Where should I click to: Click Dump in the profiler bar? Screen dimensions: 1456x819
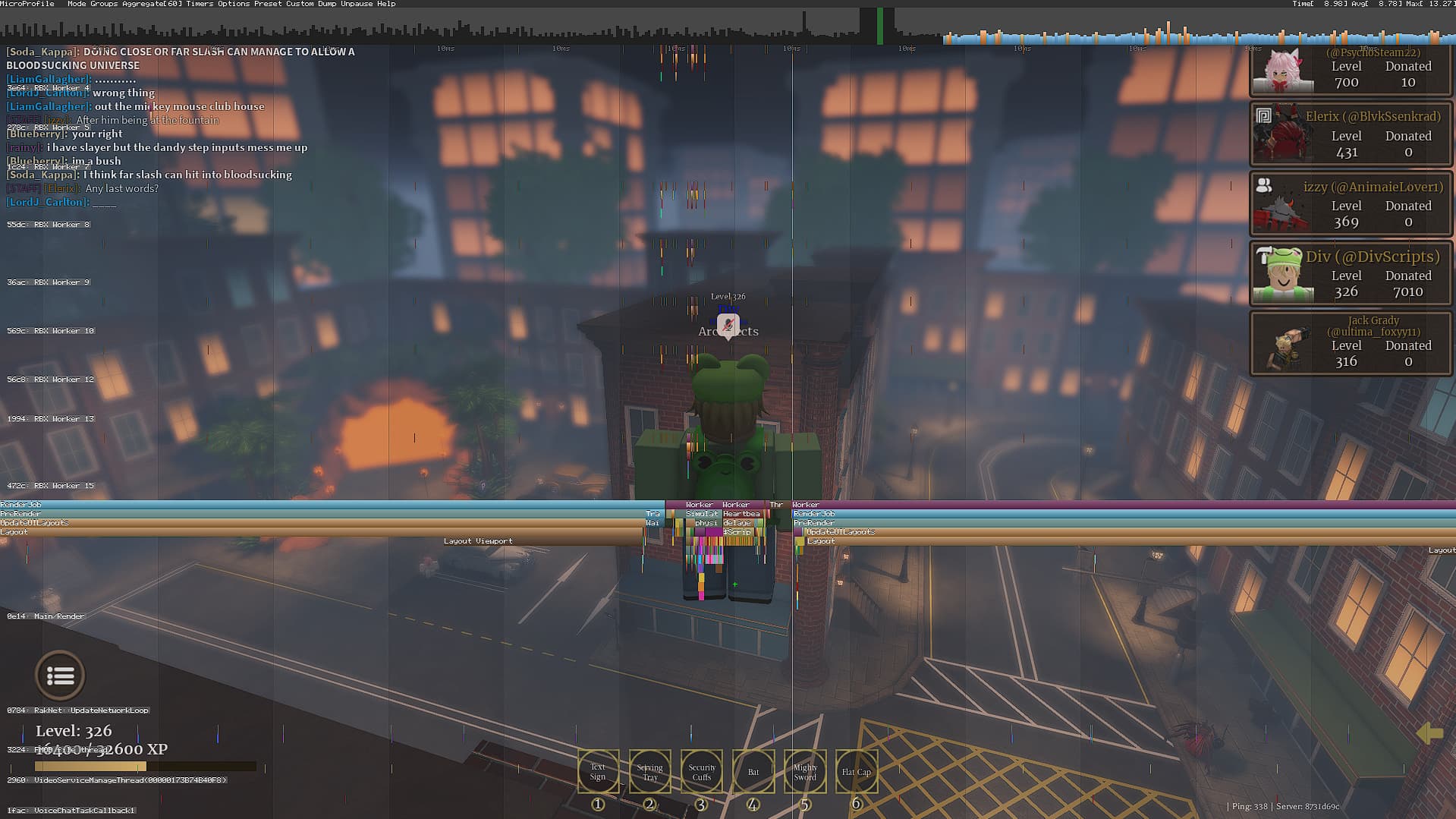327,4
